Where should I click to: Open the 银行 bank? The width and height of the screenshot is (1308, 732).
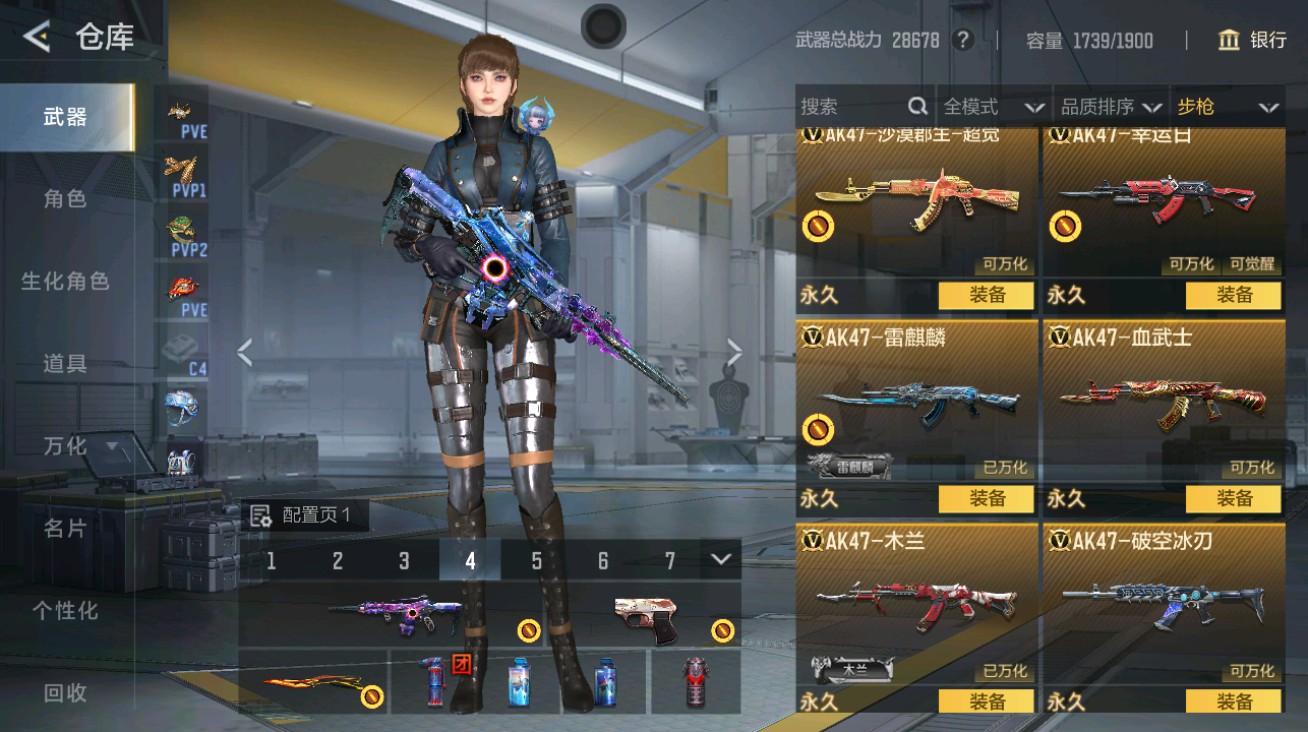pos(1252,40)
